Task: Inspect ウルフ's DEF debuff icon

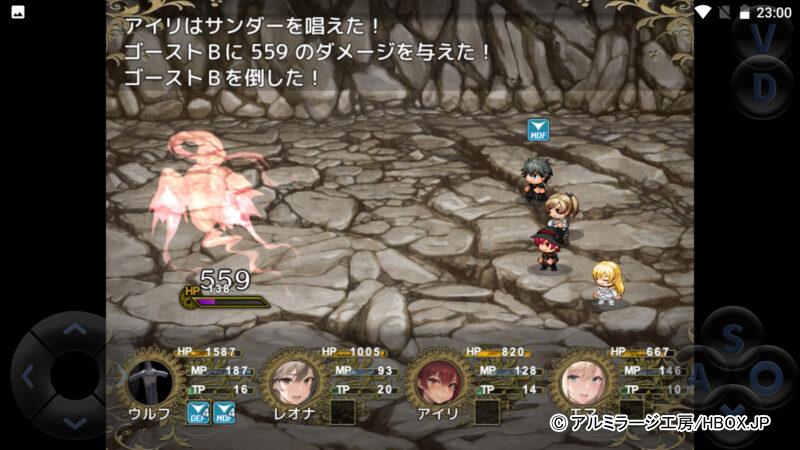Action: 198,412
